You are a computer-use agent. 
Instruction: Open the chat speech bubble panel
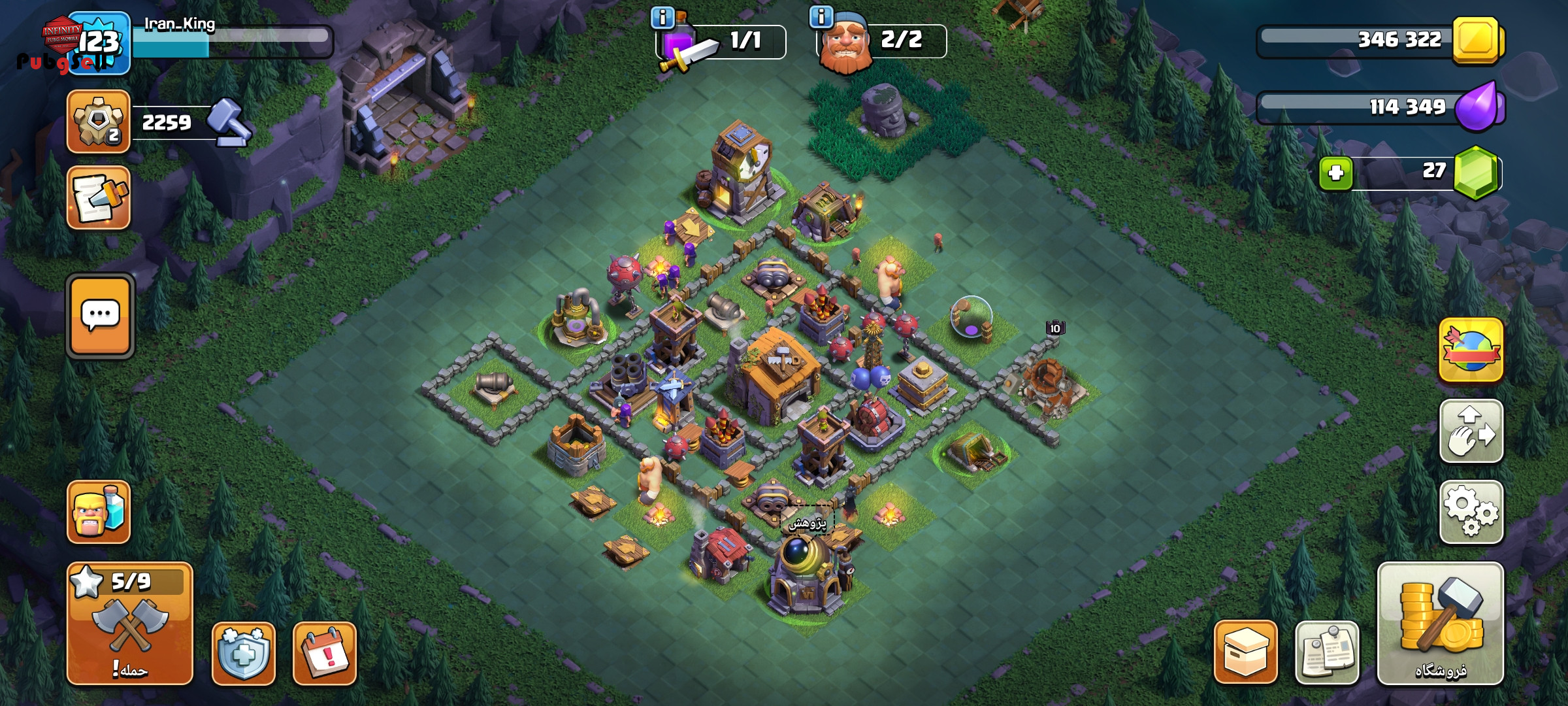100,316
